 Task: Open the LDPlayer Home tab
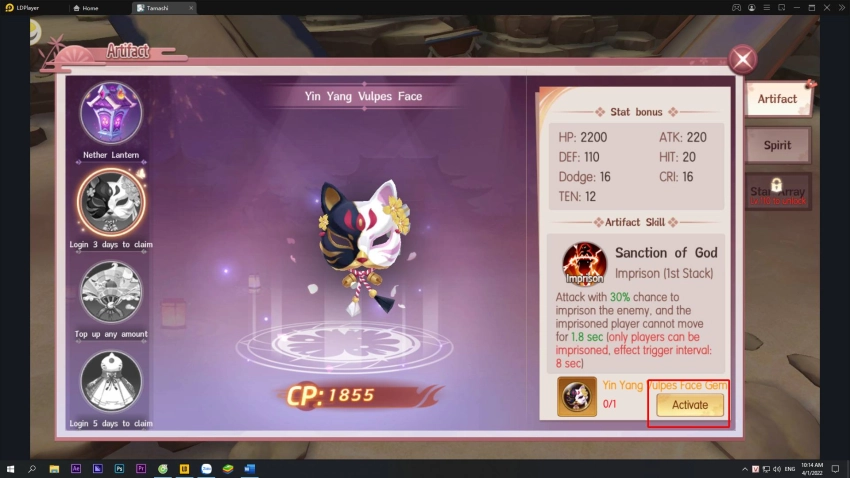coord(99,7)
